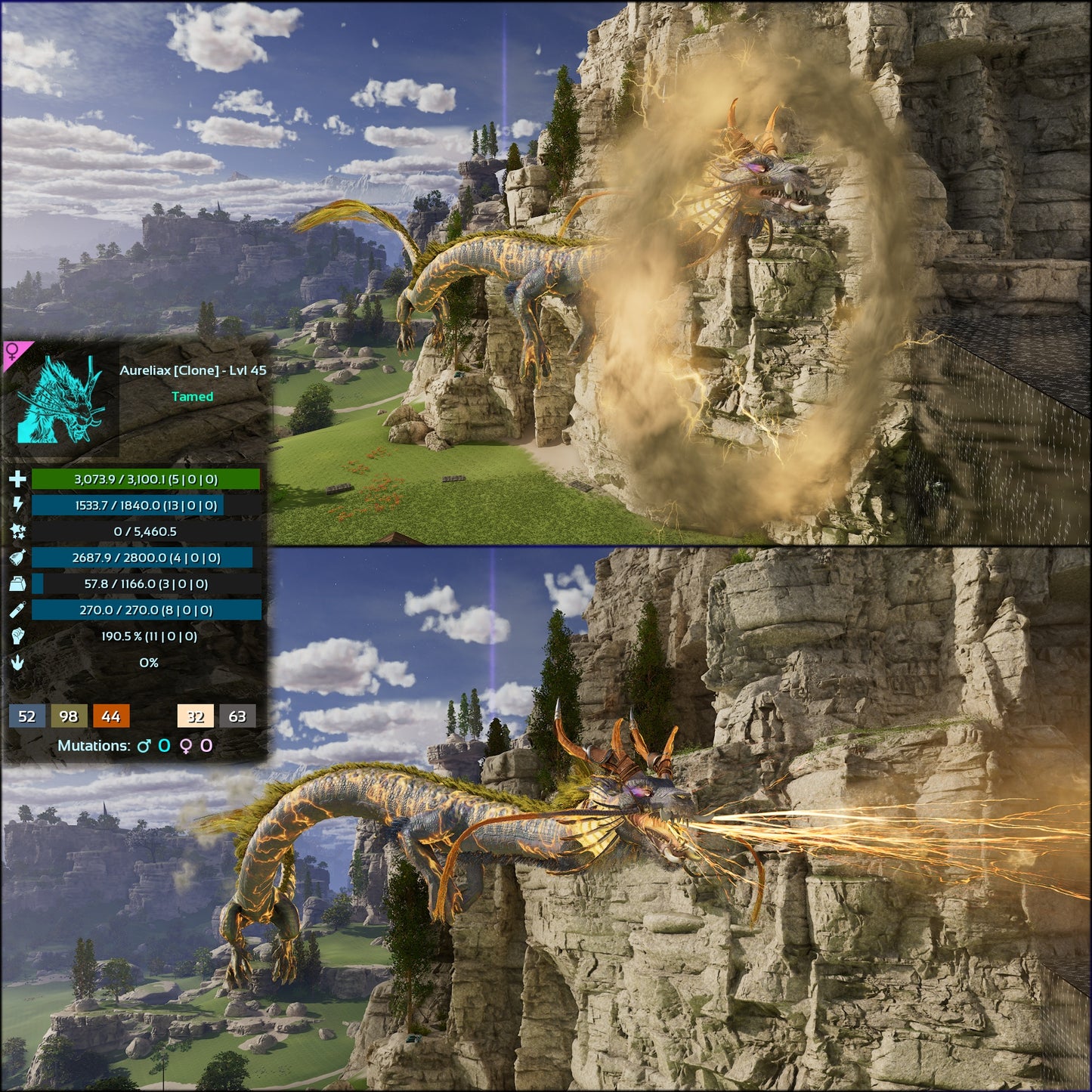Screen dimensions: 1092x1092
Task: Select the orange color region swatch 44
Action: [110, 716]
